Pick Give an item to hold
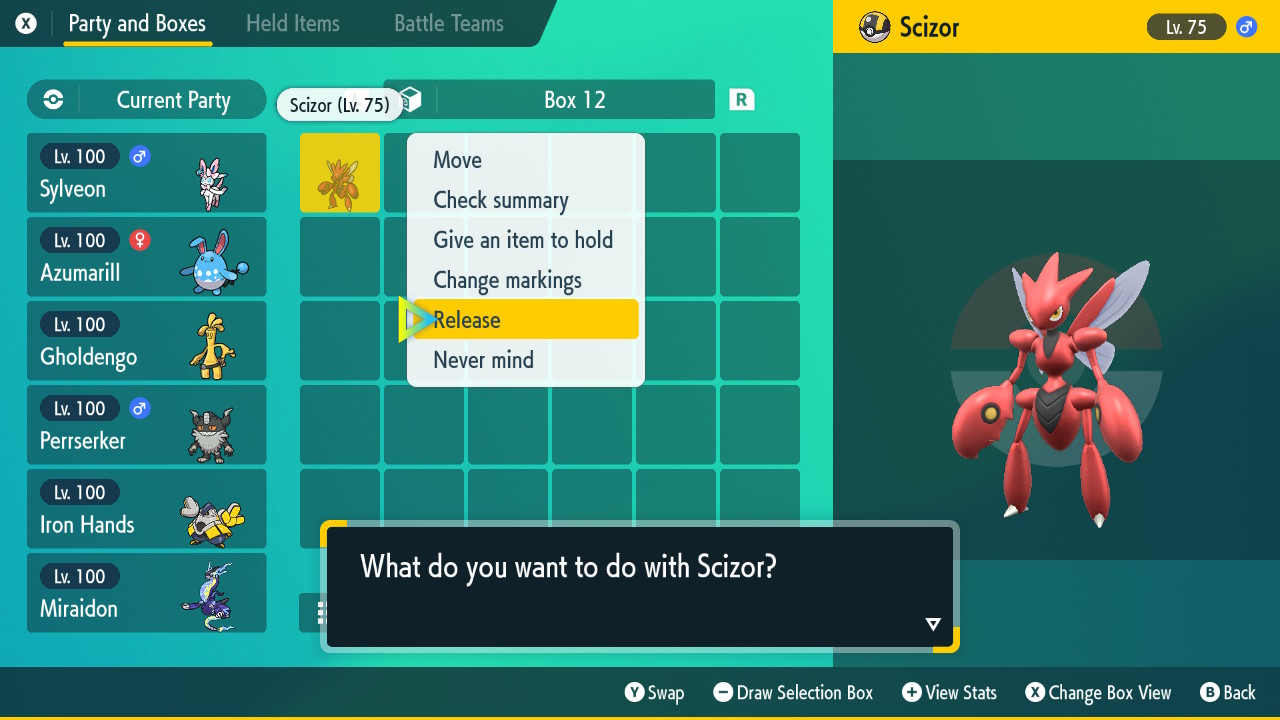 pyautogui.click(x=523, y=240)
